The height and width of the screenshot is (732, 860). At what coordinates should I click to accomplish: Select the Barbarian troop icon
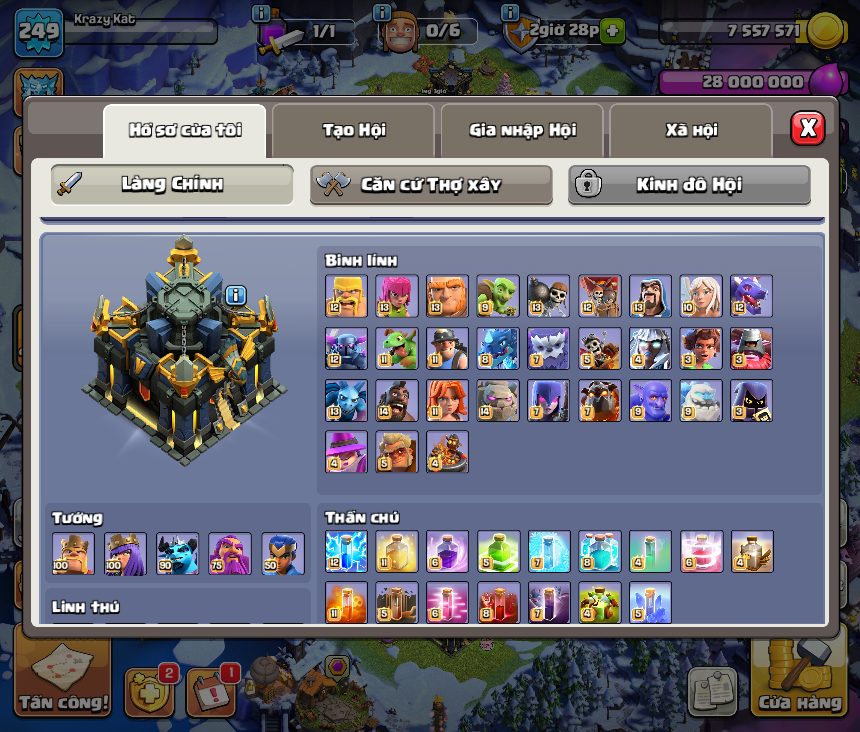coord(346,296)
